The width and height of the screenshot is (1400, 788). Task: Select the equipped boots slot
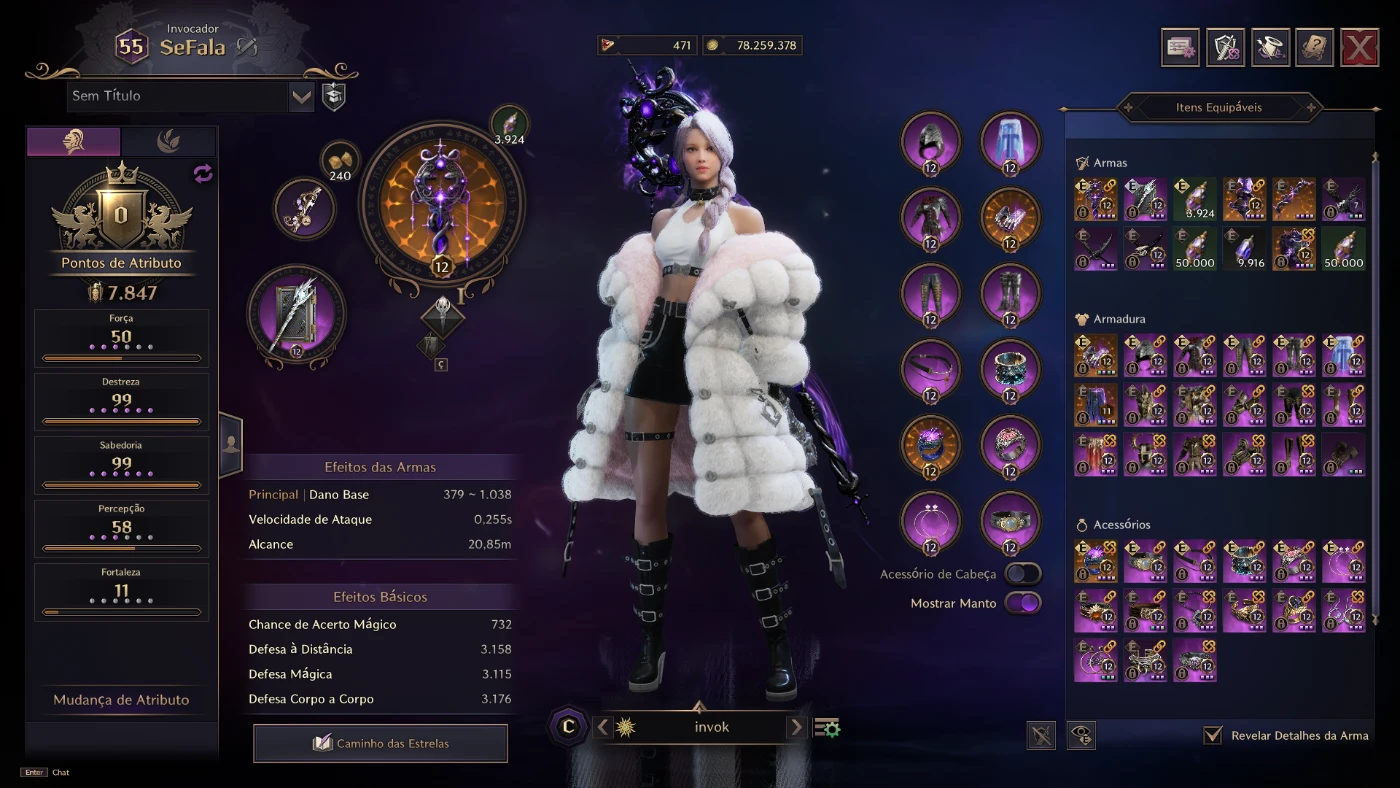[x=1010, y=294]
